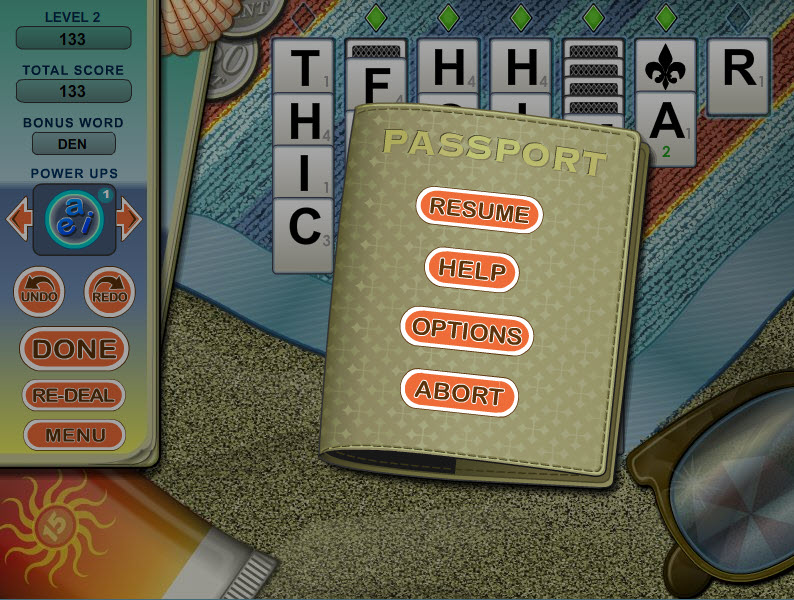Select the fleur-de-lis wild card
The image size is (794, 600).
click(667, 68)
